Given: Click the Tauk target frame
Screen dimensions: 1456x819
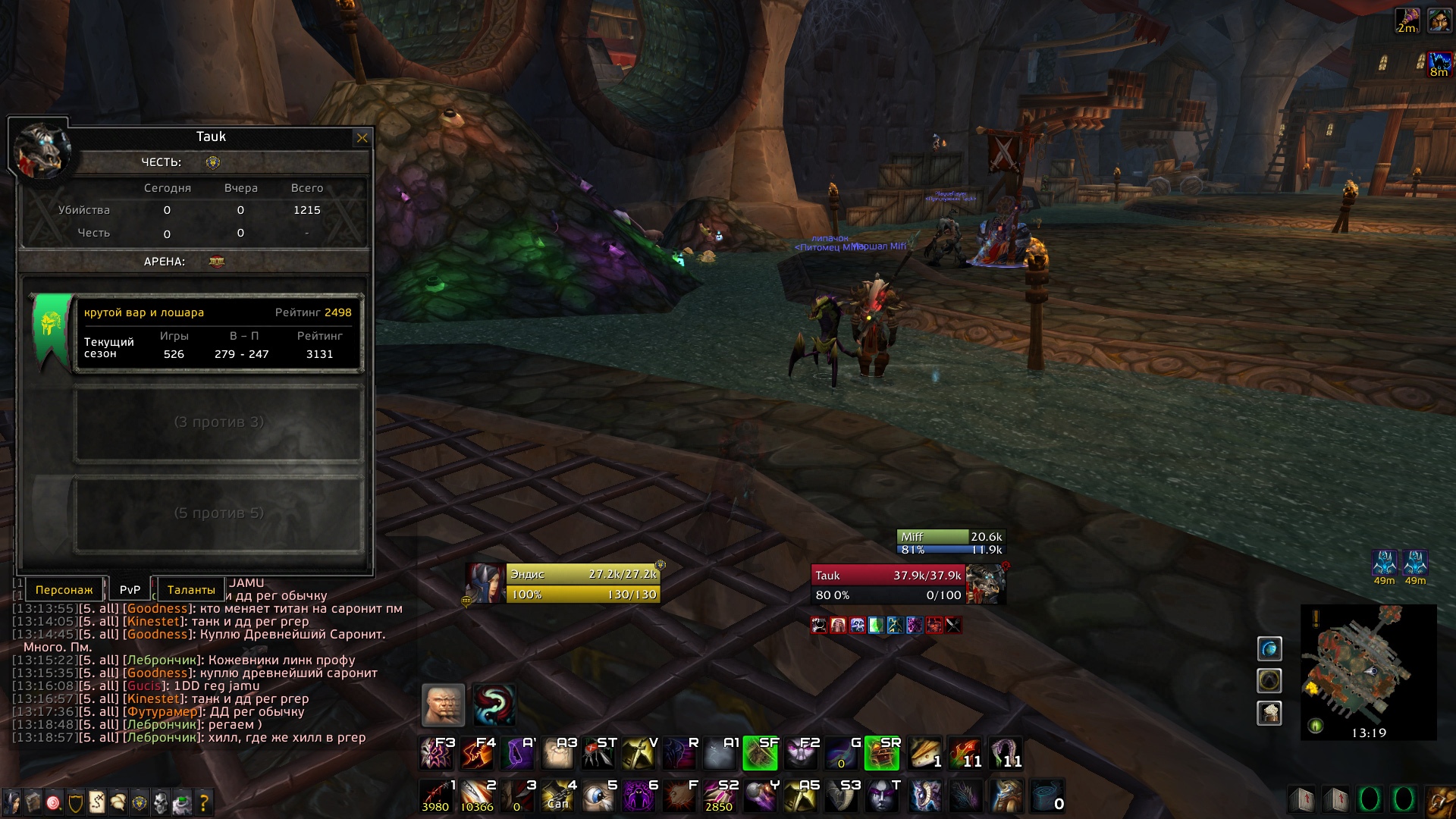Looking at the screenshot, I should coord(887,585).
